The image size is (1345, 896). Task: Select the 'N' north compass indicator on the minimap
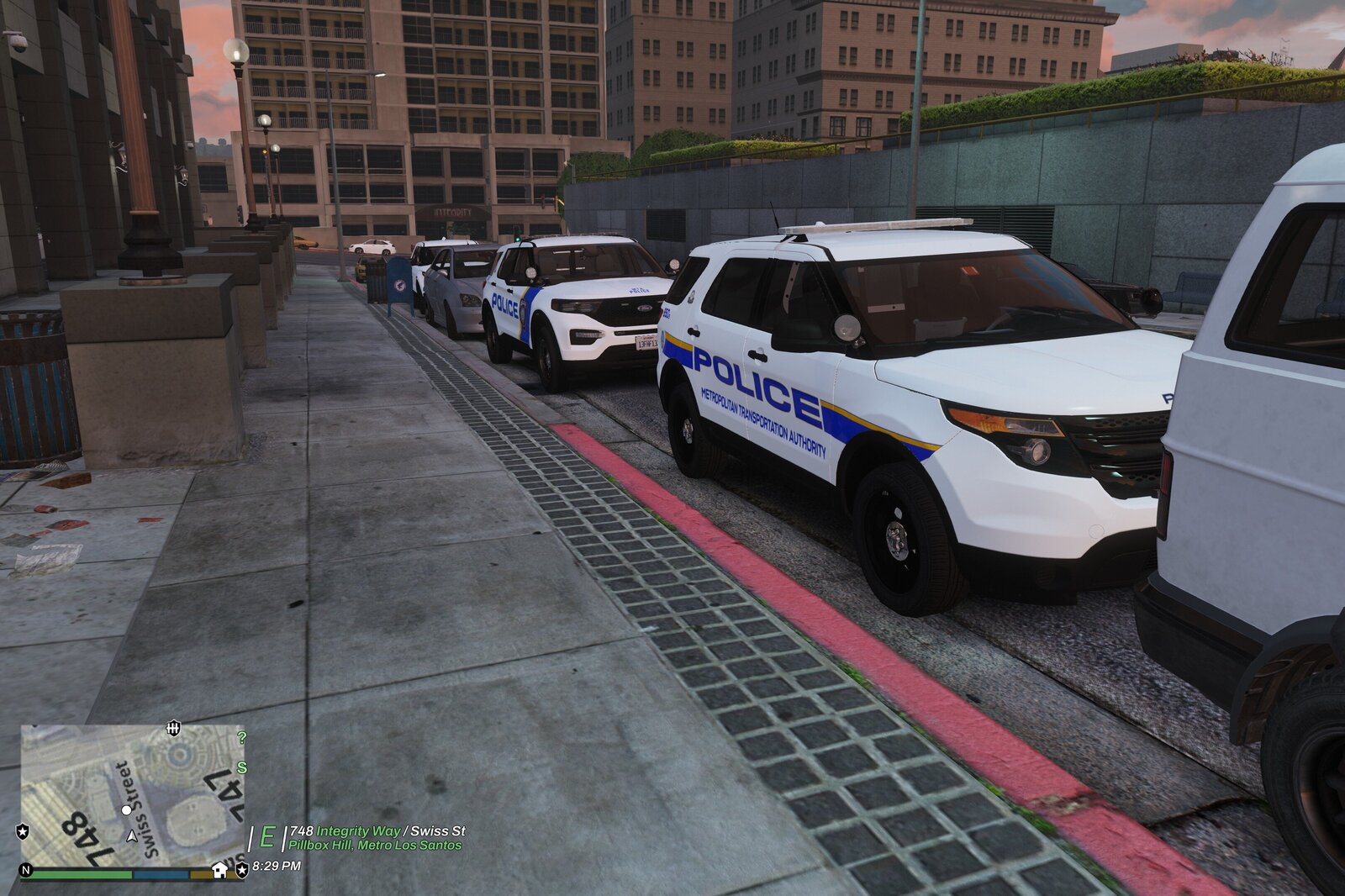[27, 869]
